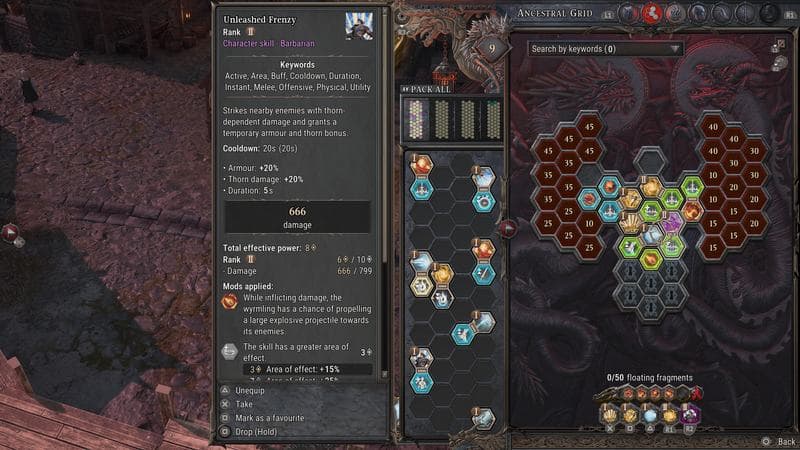
Task: Pack all fragments with Pack All
Action: pos(428,89)
